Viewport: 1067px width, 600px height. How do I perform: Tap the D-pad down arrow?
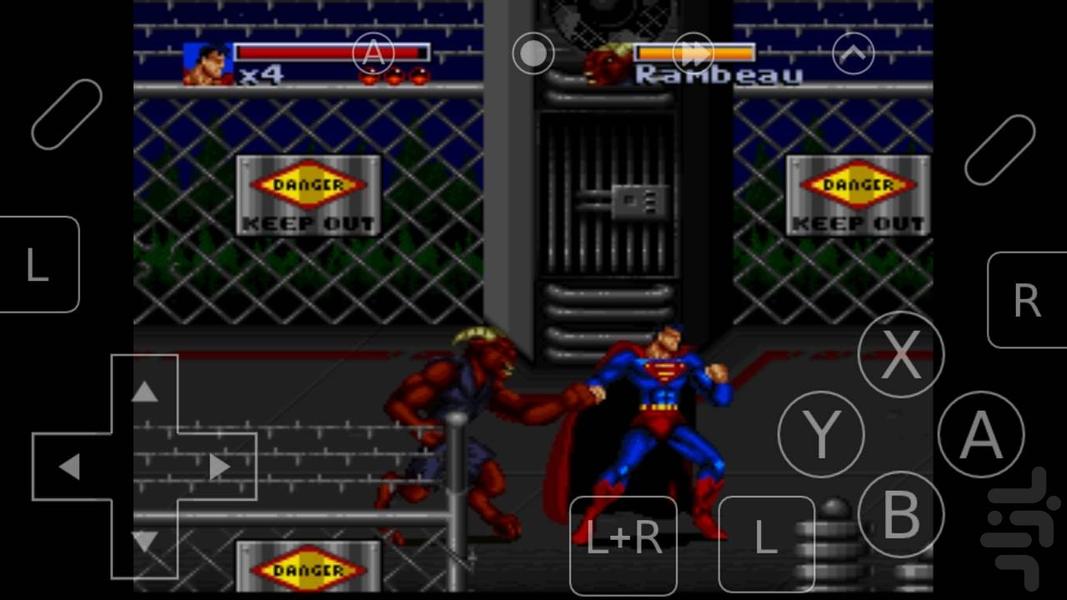pyautogui.click(x=145, y=542)
